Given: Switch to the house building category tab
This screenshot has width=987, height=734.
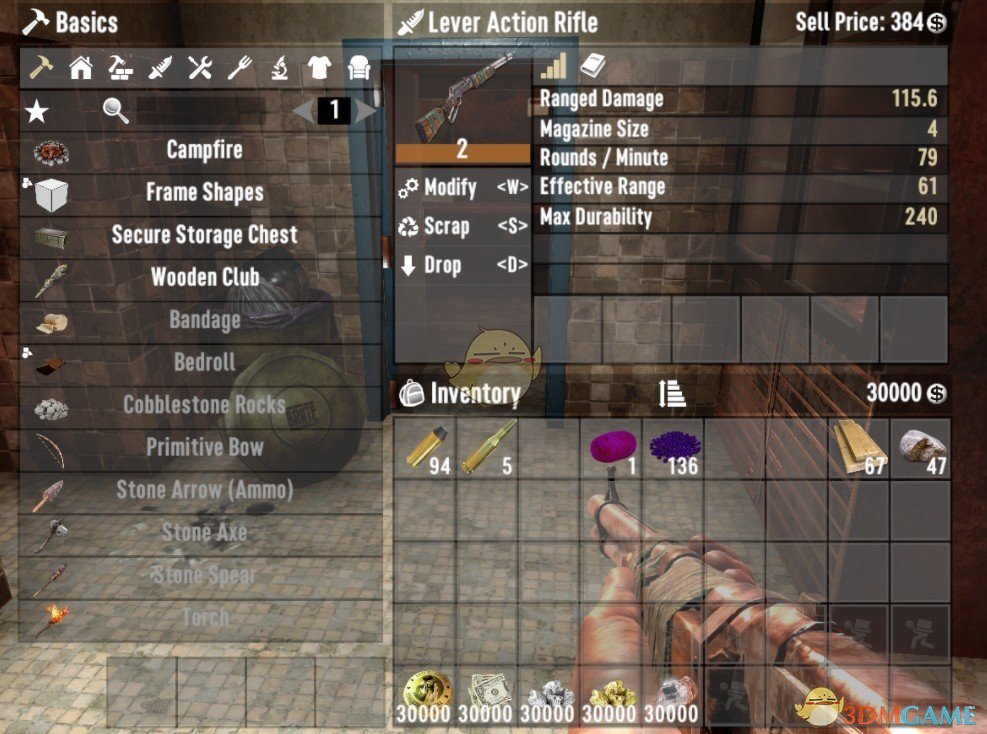Looking at the screenshot, I should coord(80,68).
